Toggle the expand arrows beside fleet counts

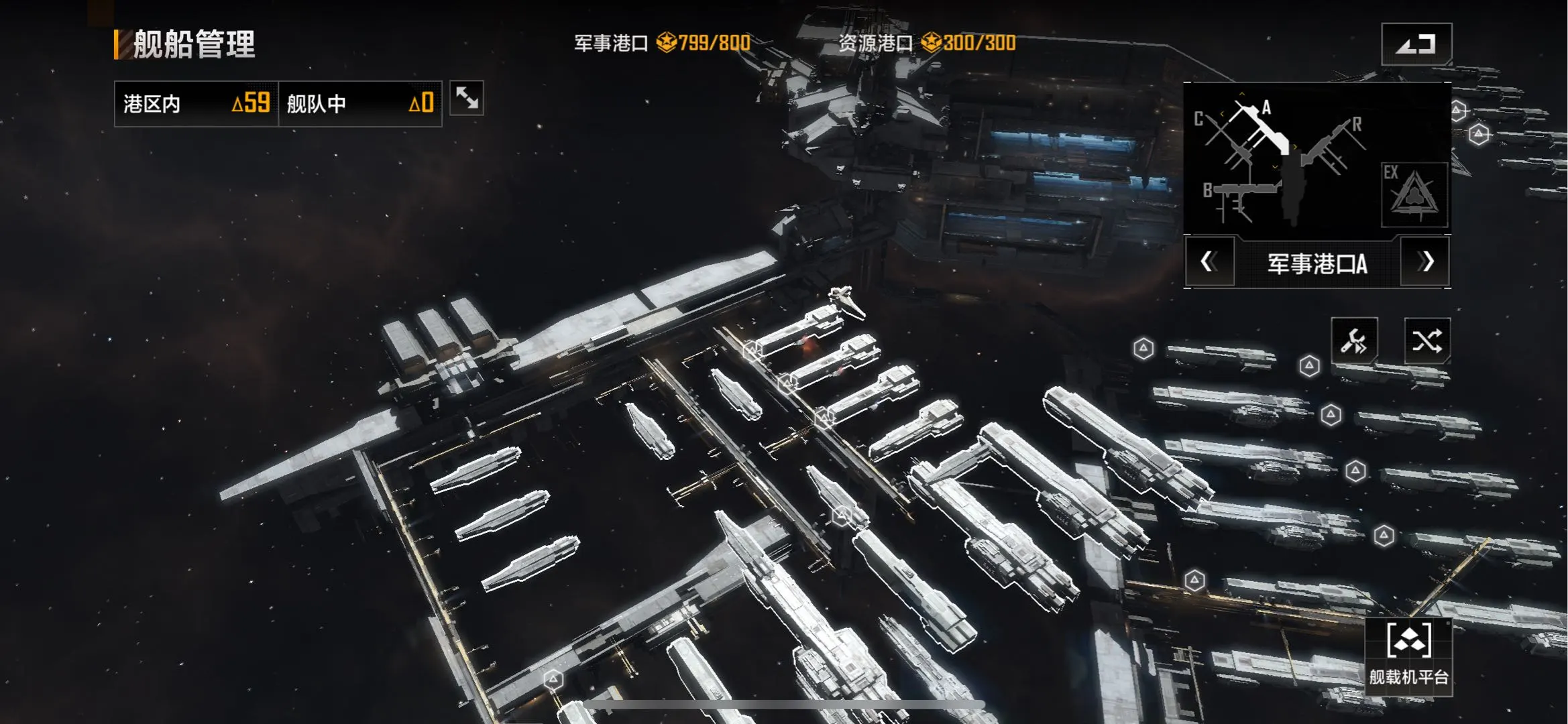pos(466,99)
